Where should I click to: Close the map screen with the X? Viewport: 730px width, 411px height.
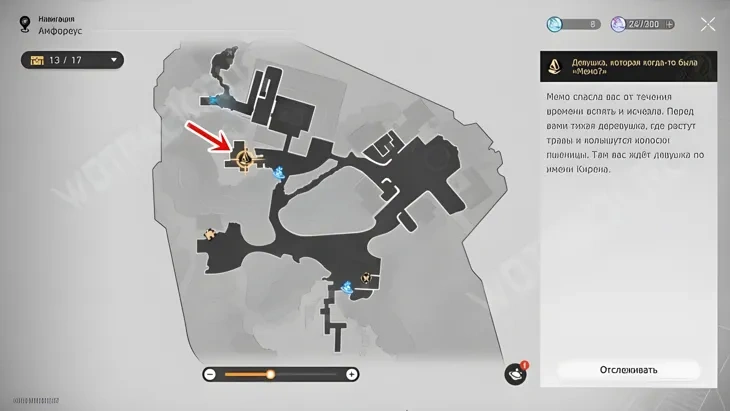[708, 24]
